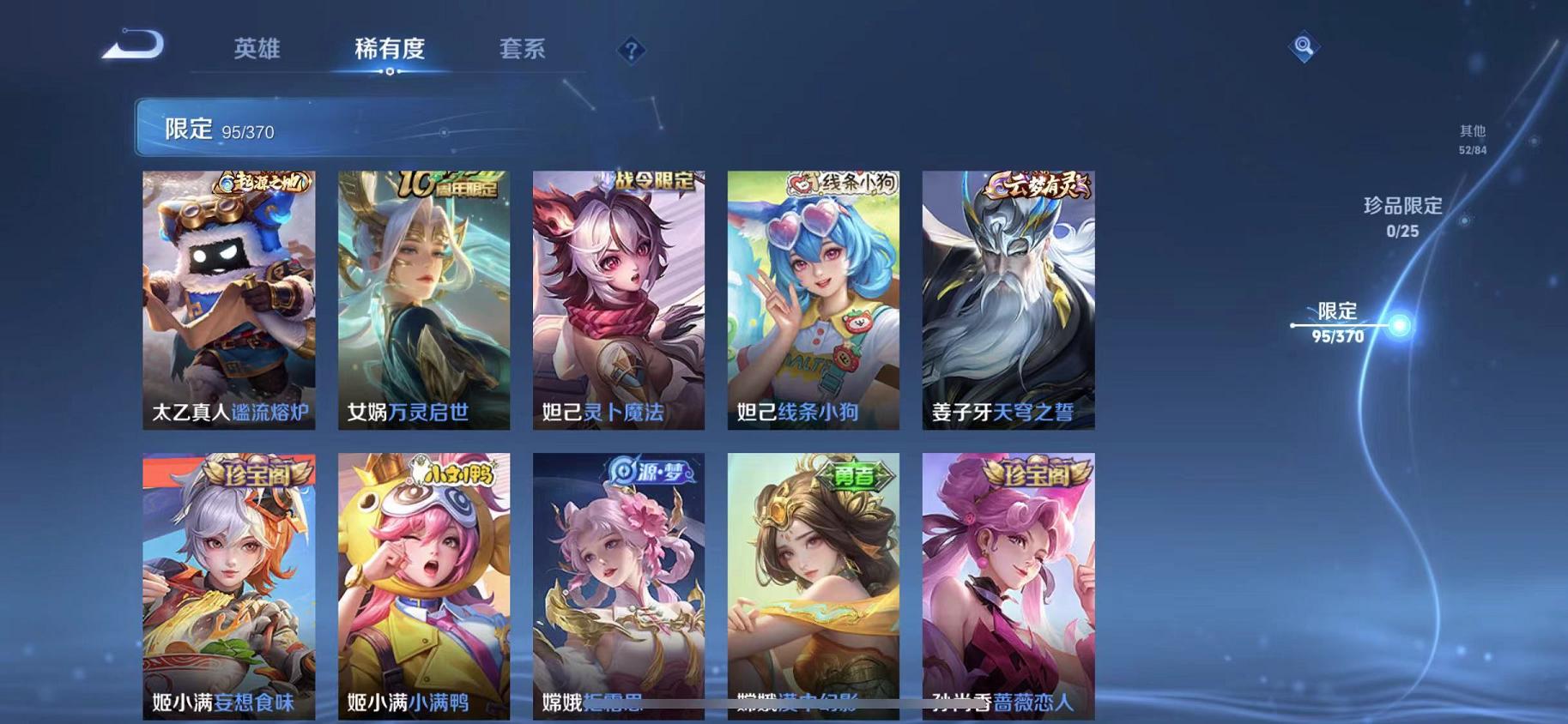Open the 嫦娥拒霜思 skin thumbnail

(x=618, y=588)
